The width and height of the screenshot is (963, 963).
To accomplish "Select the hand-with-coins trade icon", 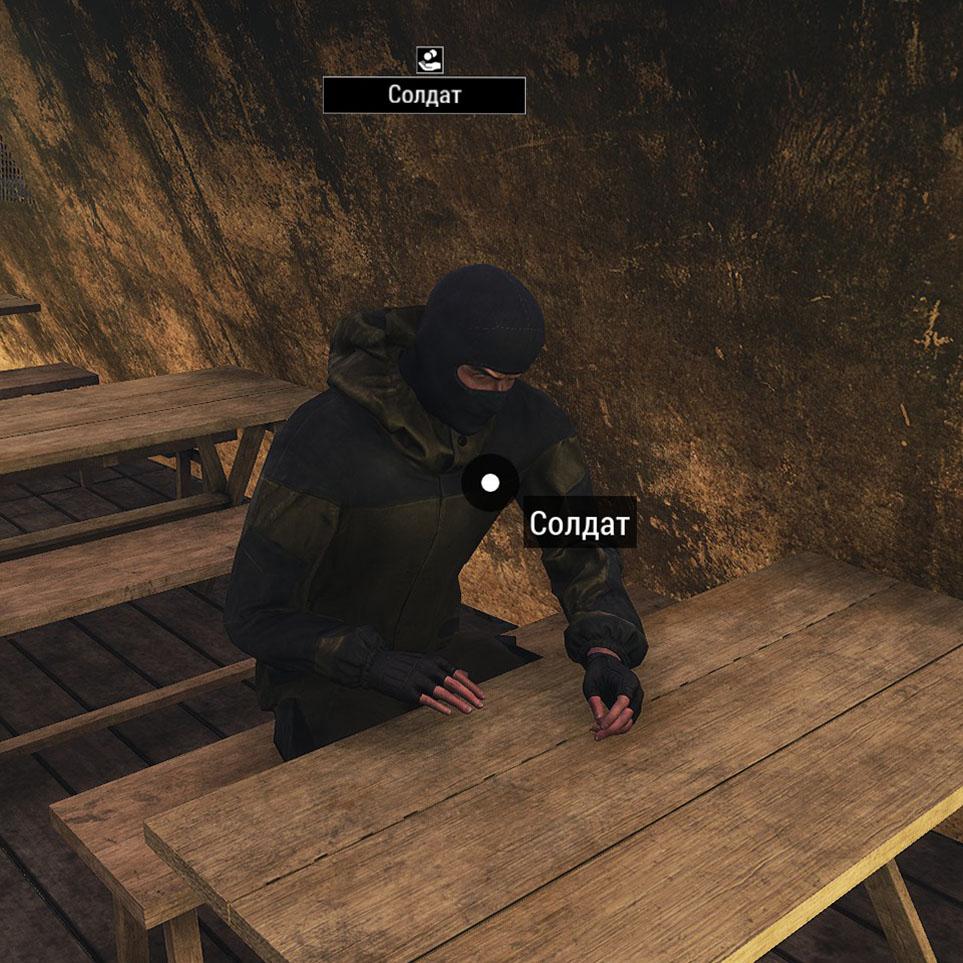I will [x=429, y=60].
